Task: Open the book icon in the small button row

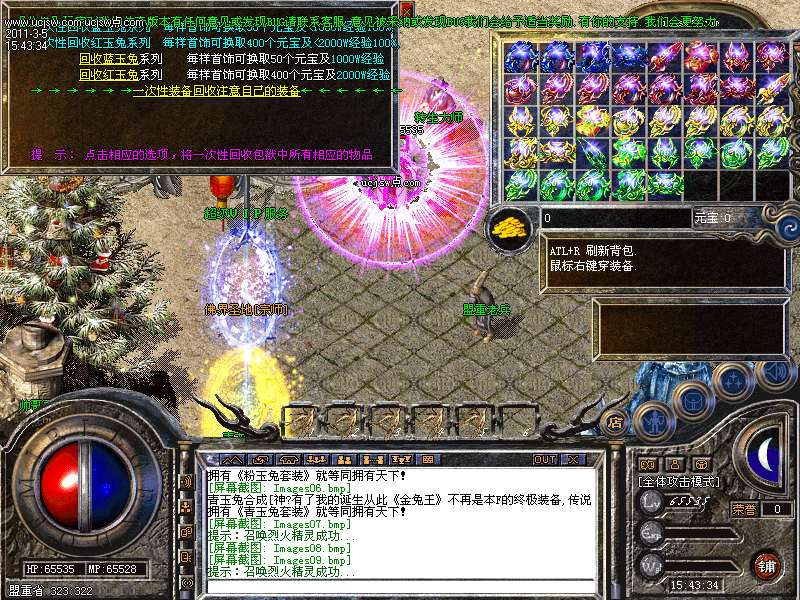Action: [647, 464]
